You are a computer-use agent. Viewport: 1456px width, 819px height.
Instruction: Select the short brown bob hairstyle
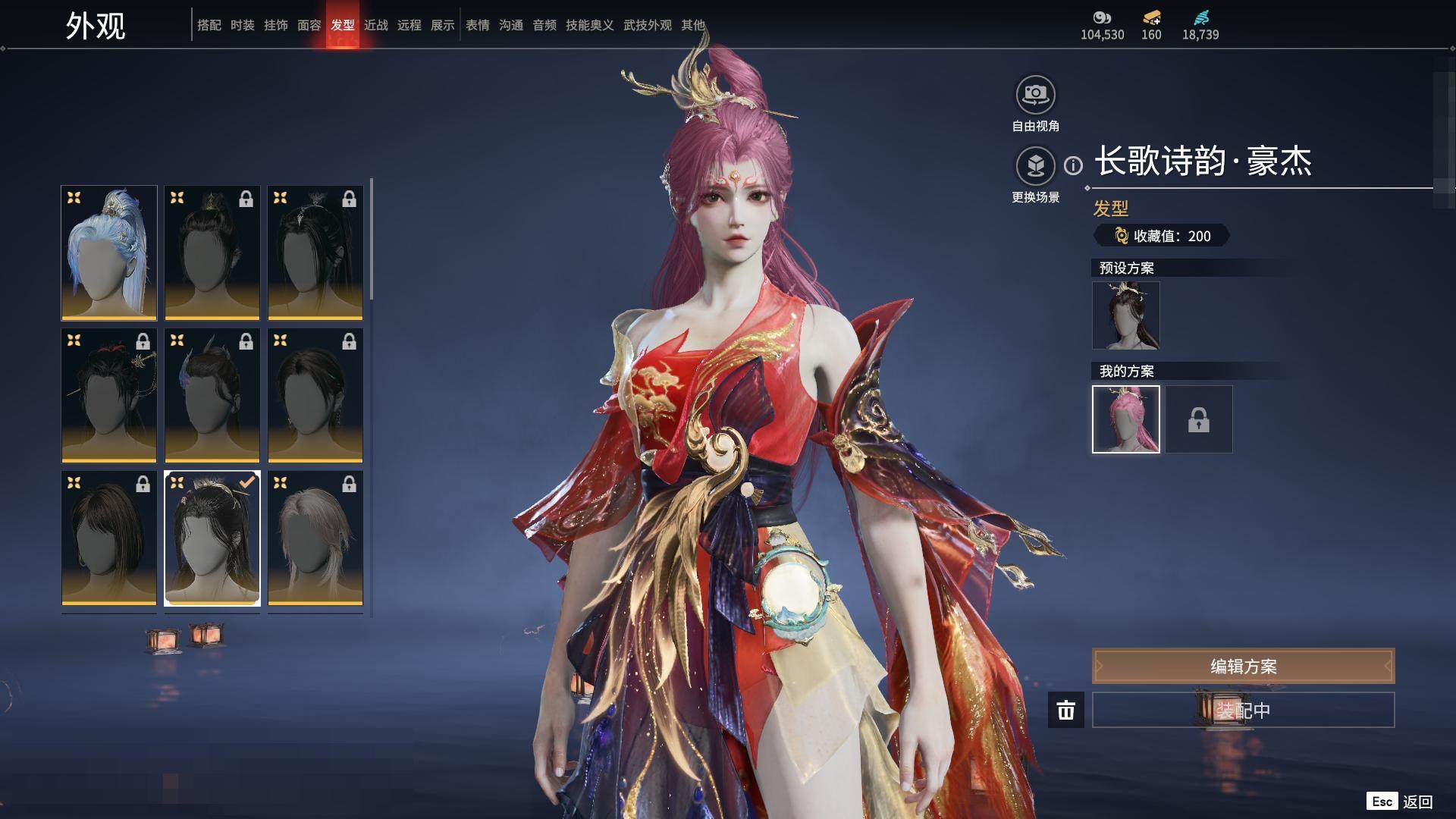coord(109,538)
